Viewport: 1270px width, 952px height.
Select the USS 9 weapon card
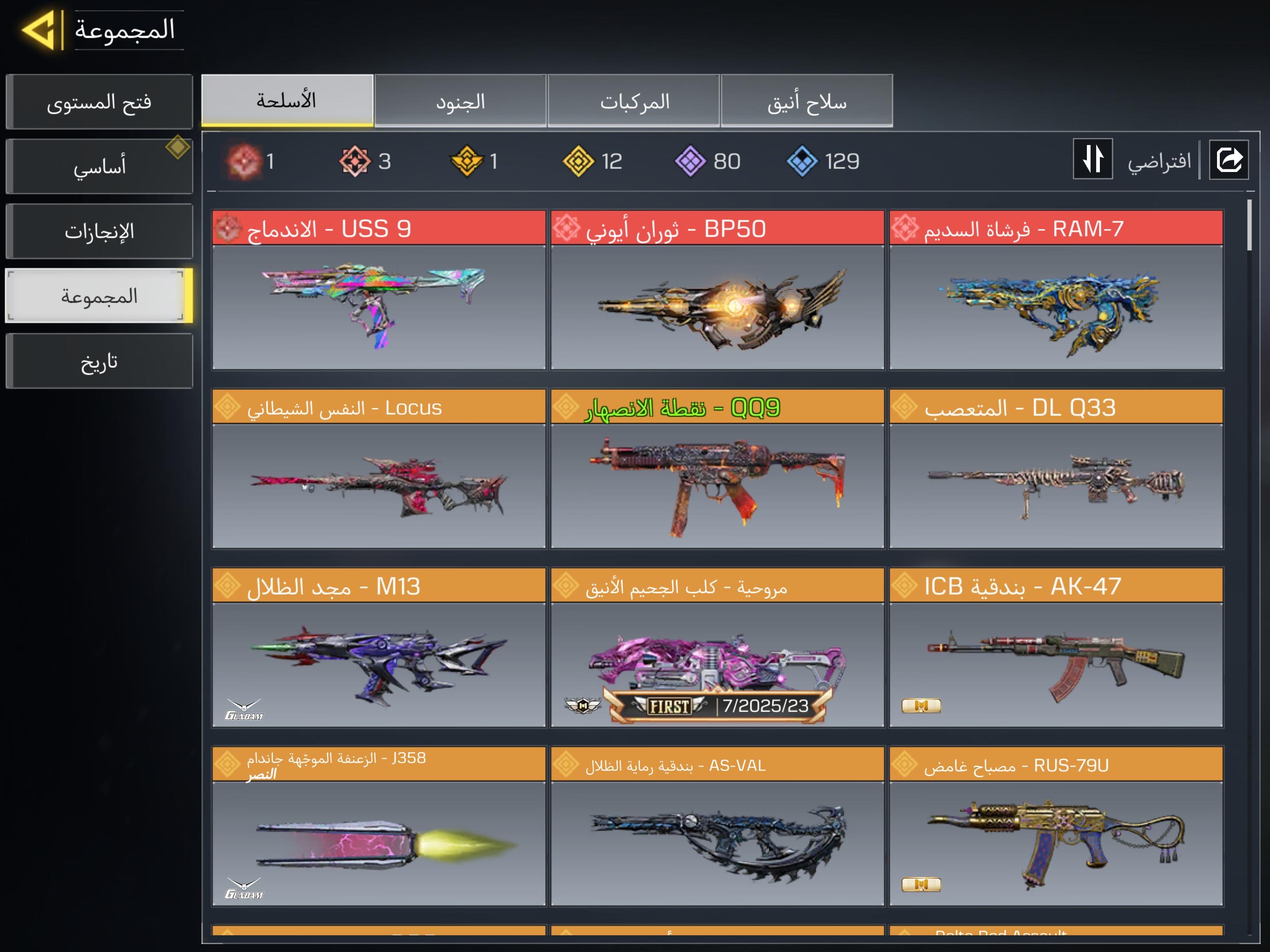coord(378,290)
